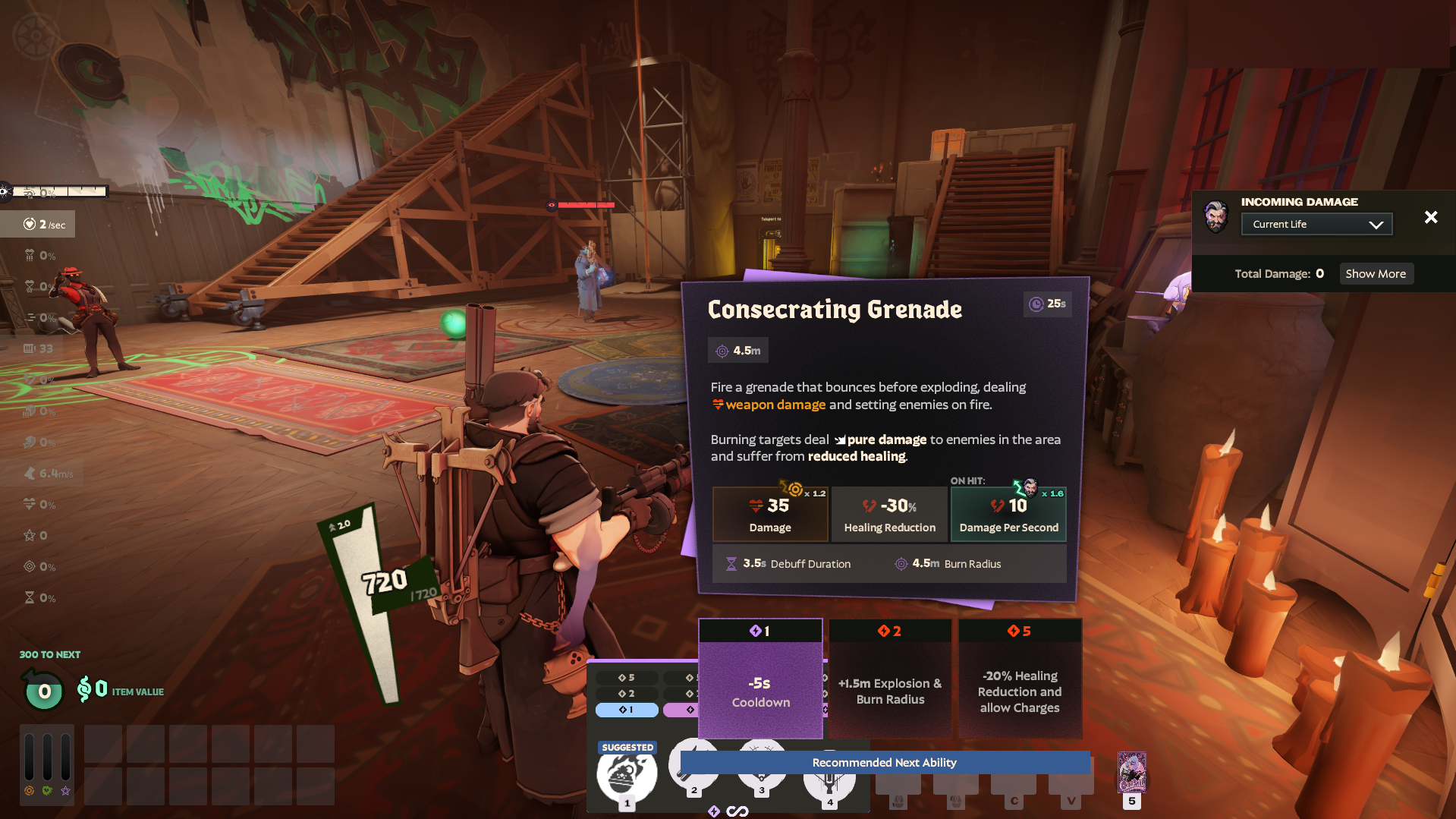
Task: Click the 4.5m range badge on the grenade tooltip
Action: point(737,350)
